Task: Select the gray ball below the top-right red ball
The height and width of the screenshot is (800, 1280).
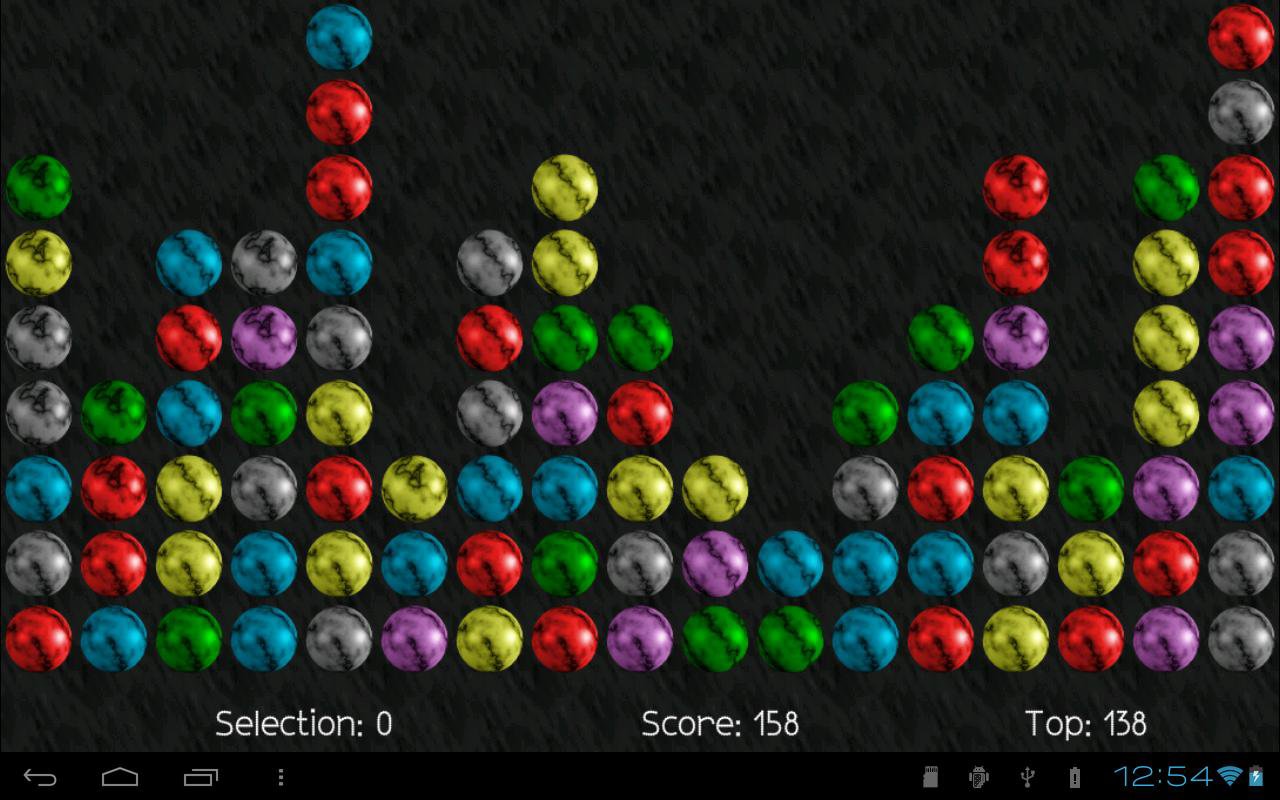Action: point(1240,110)
